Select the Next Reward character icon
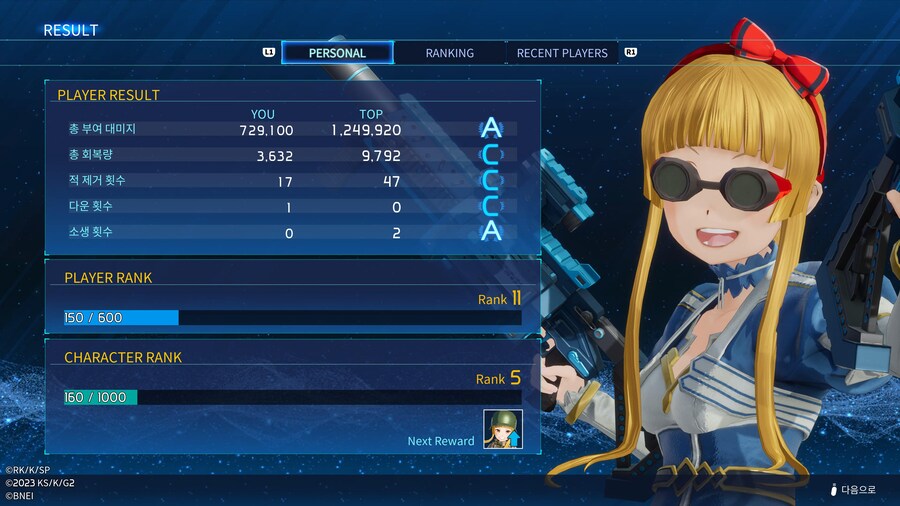The image size is (900, 506). (x=503, y=430)
